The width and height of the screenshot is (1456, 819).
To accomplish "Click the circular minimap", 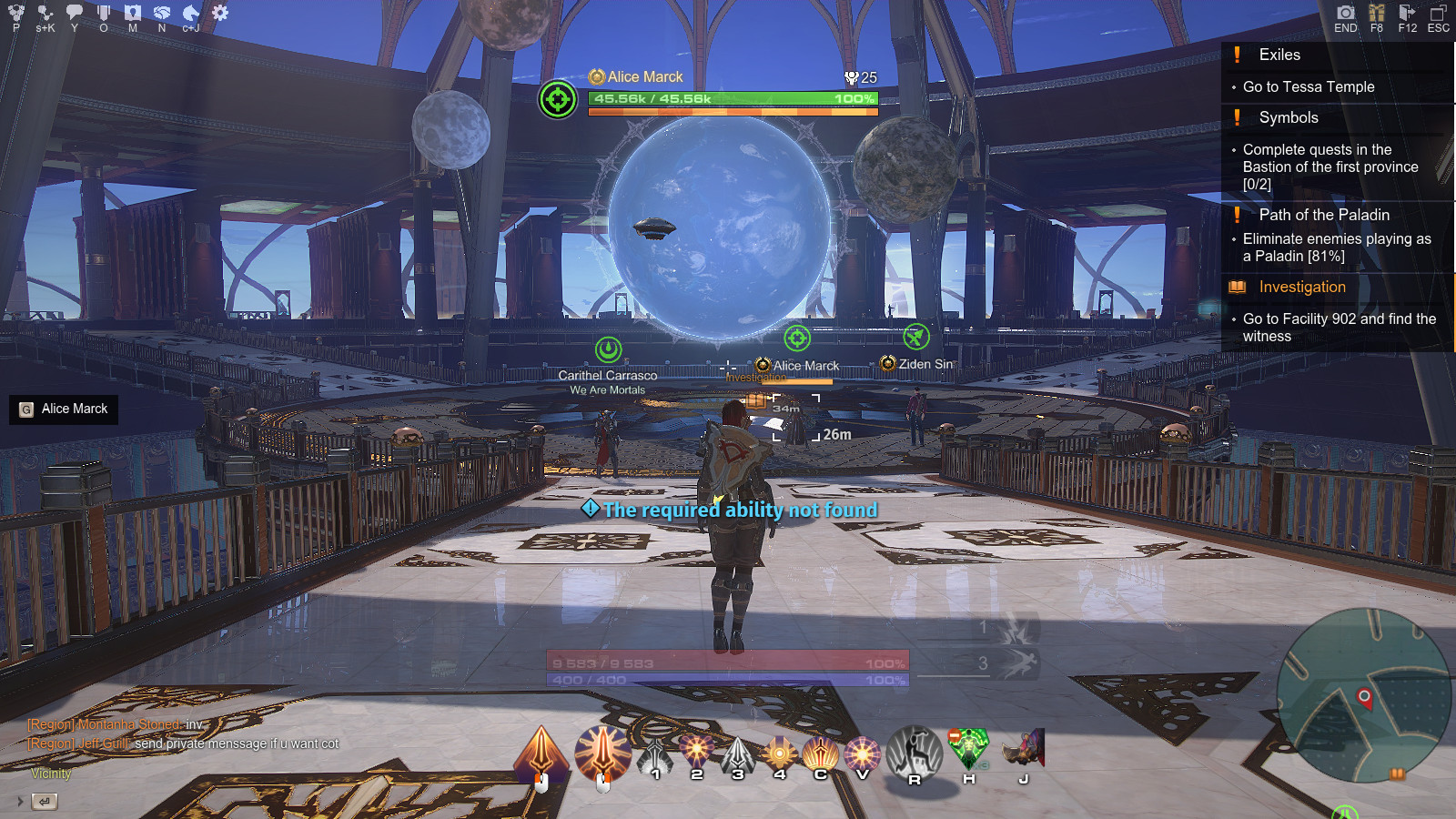I will pyautogui.click(x=1362, y=694).
